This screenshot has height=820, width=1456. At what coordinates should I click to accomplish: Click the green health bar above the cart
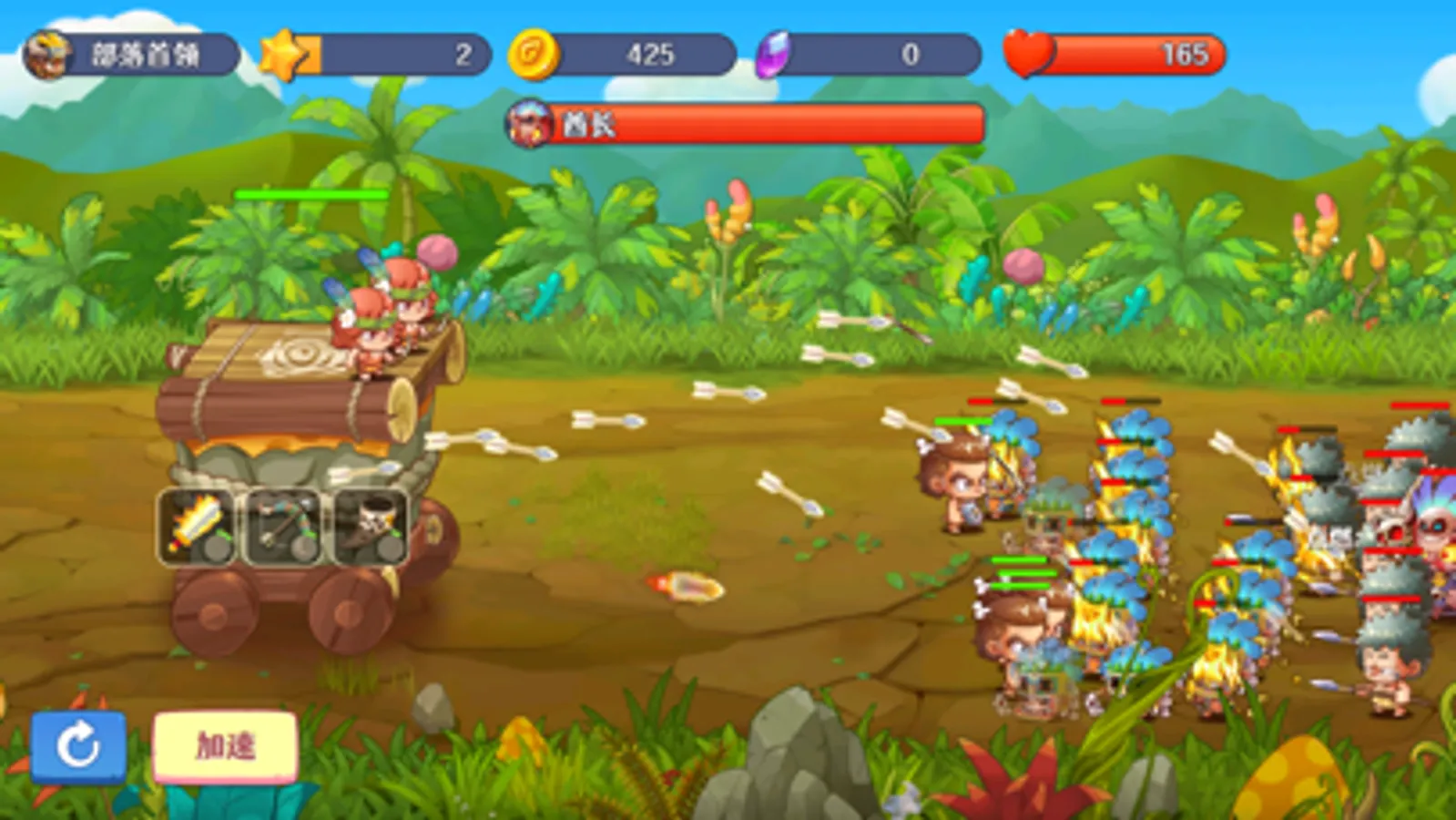click(x=310, y=193)
